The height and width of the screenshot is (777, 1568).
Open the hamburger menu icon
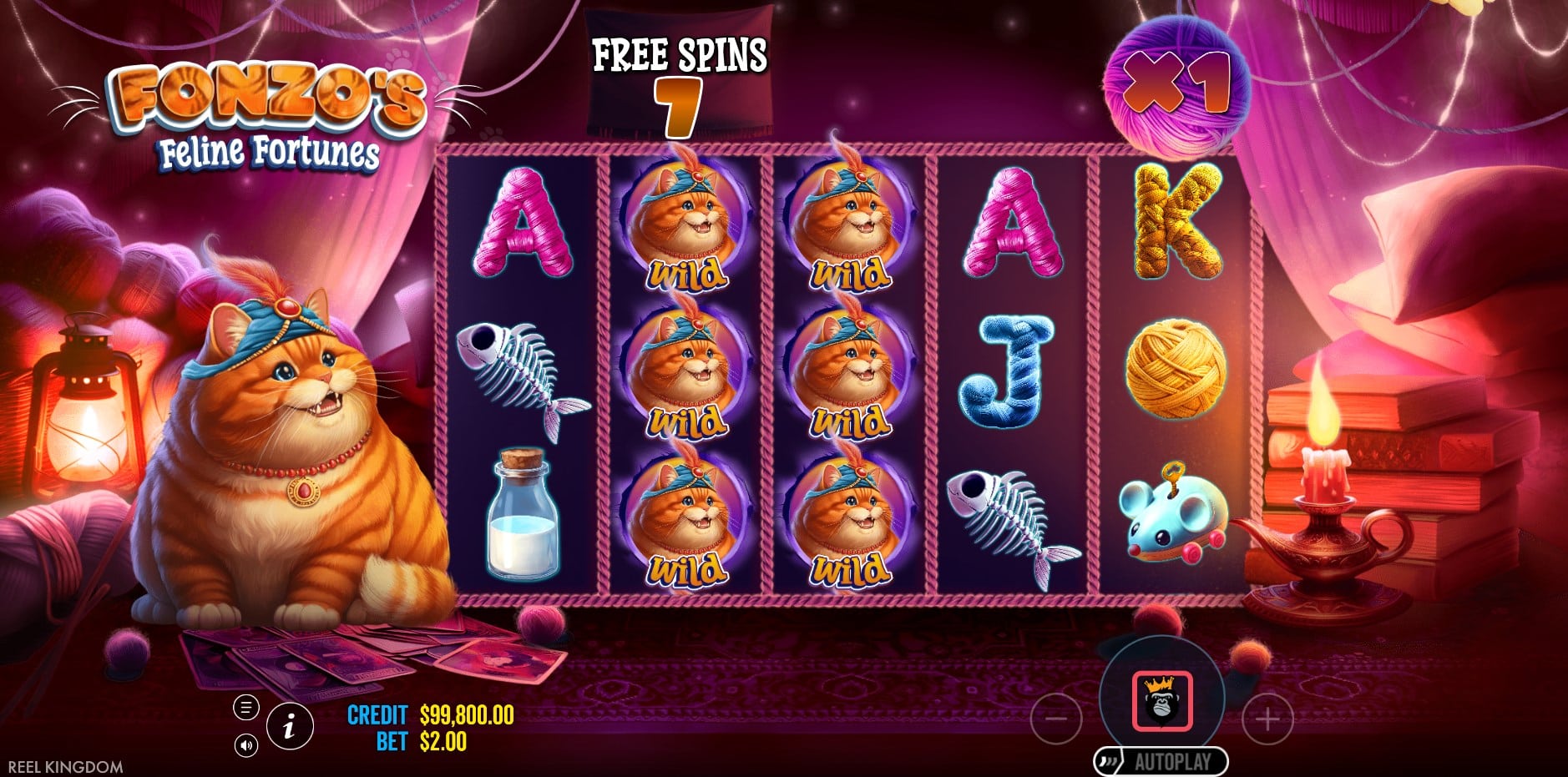click(245, 709)
